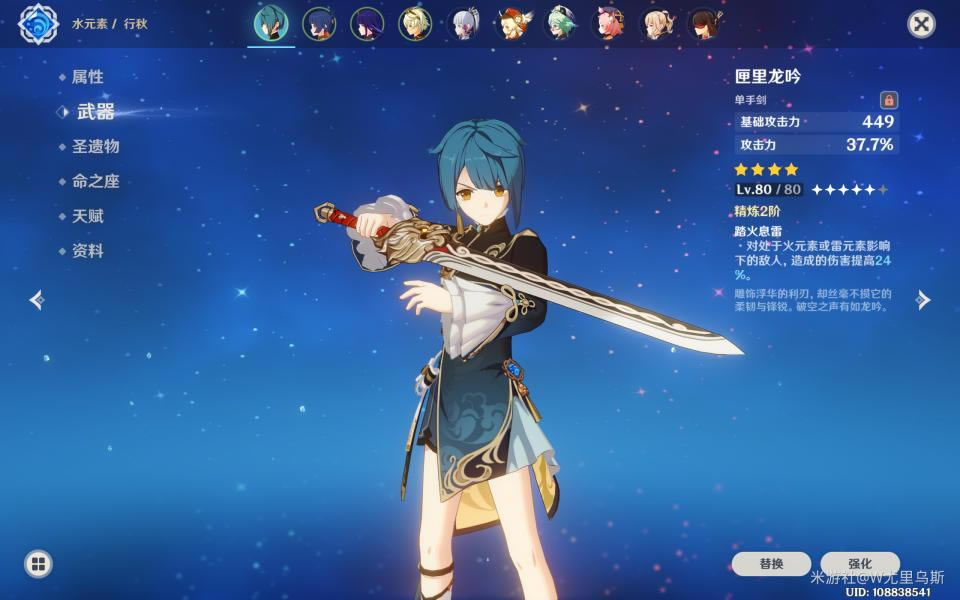The image size is (960, 600).
Task: Select the 武器 (Weapon) section
Action: pos(95,112)
